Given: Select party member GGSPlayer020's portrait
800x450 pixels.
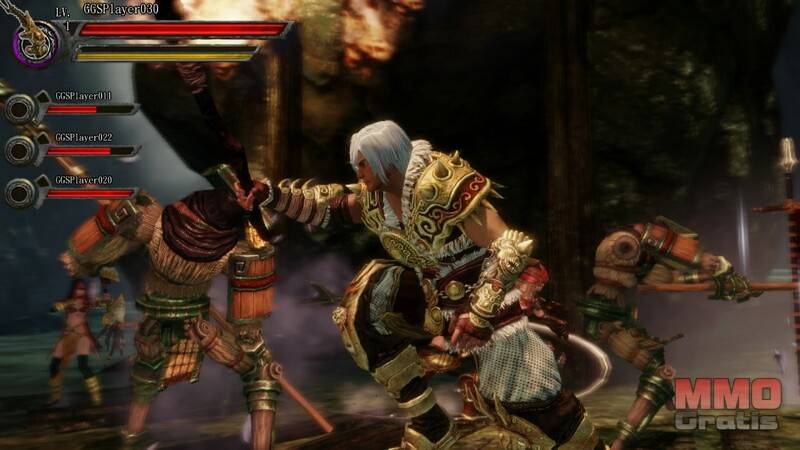Looking at the screenshot, I should pos(20,193).
